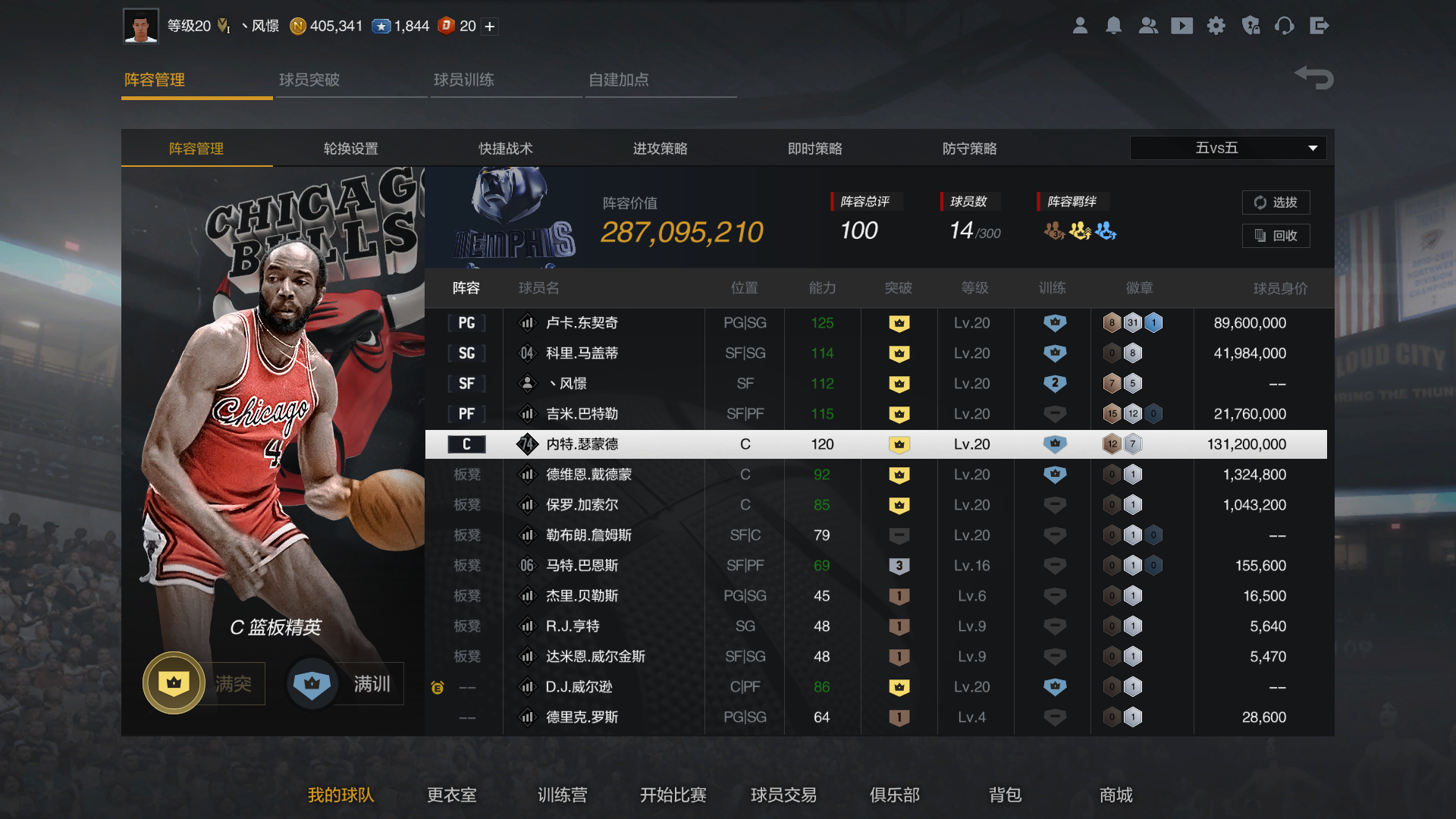Open game settings via the gear icon
Image resolution: width=1456 pixels, height=819 pixels.
tap(1216, 25)
